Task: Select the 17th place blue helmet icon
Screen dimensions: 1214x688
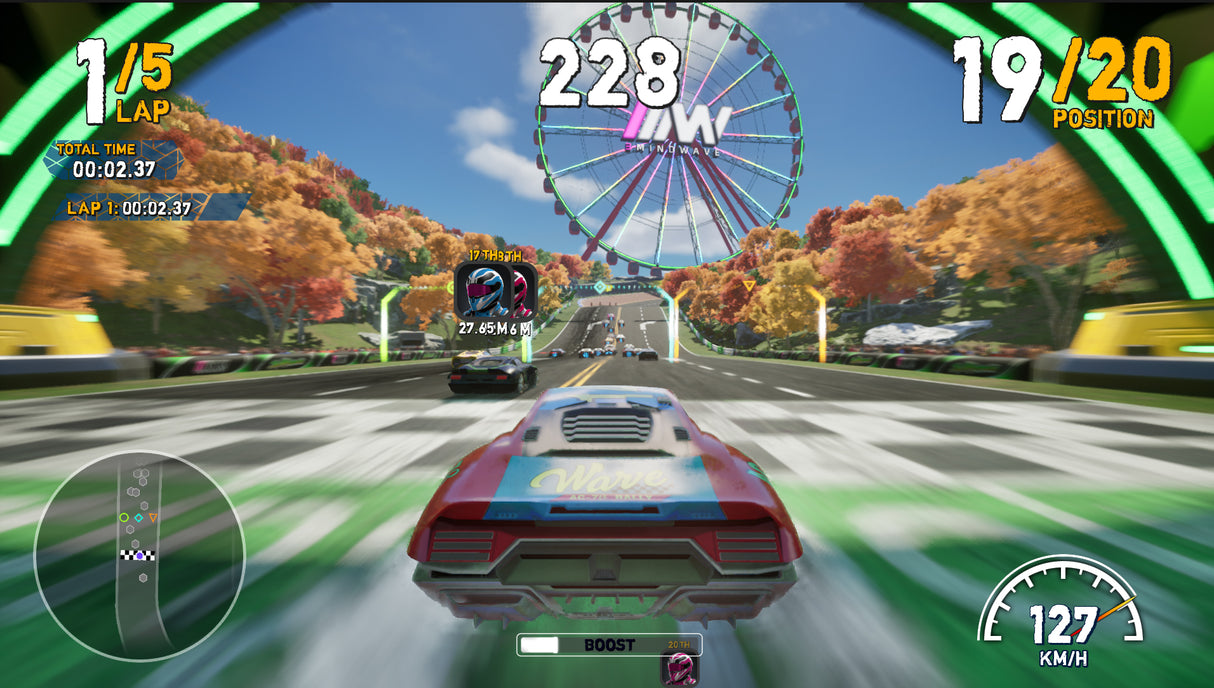Action: tap(484, 290)
